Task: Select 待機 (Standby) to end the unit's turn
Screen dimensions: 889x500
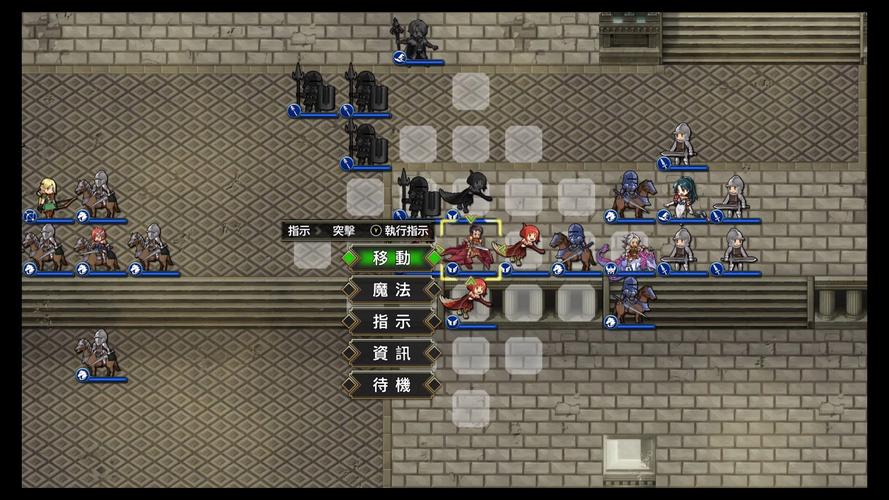Action: (391, 385)
